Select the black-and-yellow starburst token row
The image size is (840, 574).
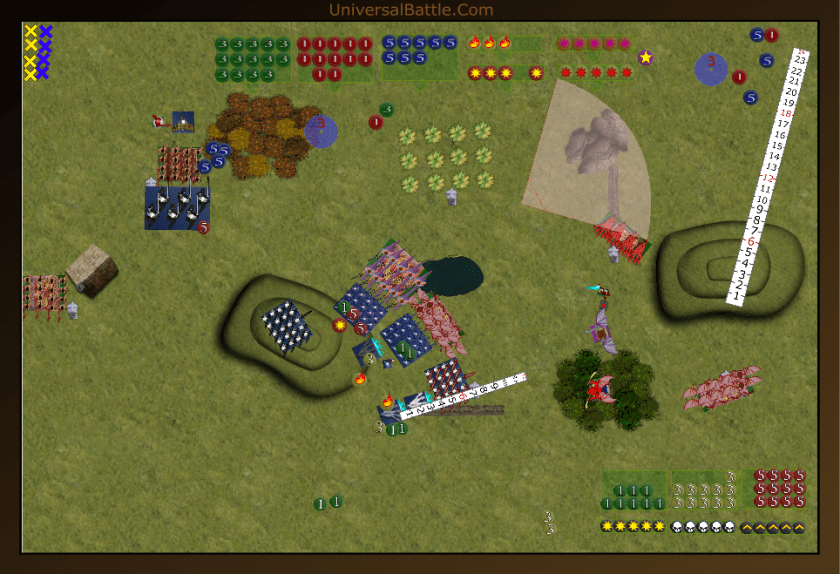[x=632, y=527]
